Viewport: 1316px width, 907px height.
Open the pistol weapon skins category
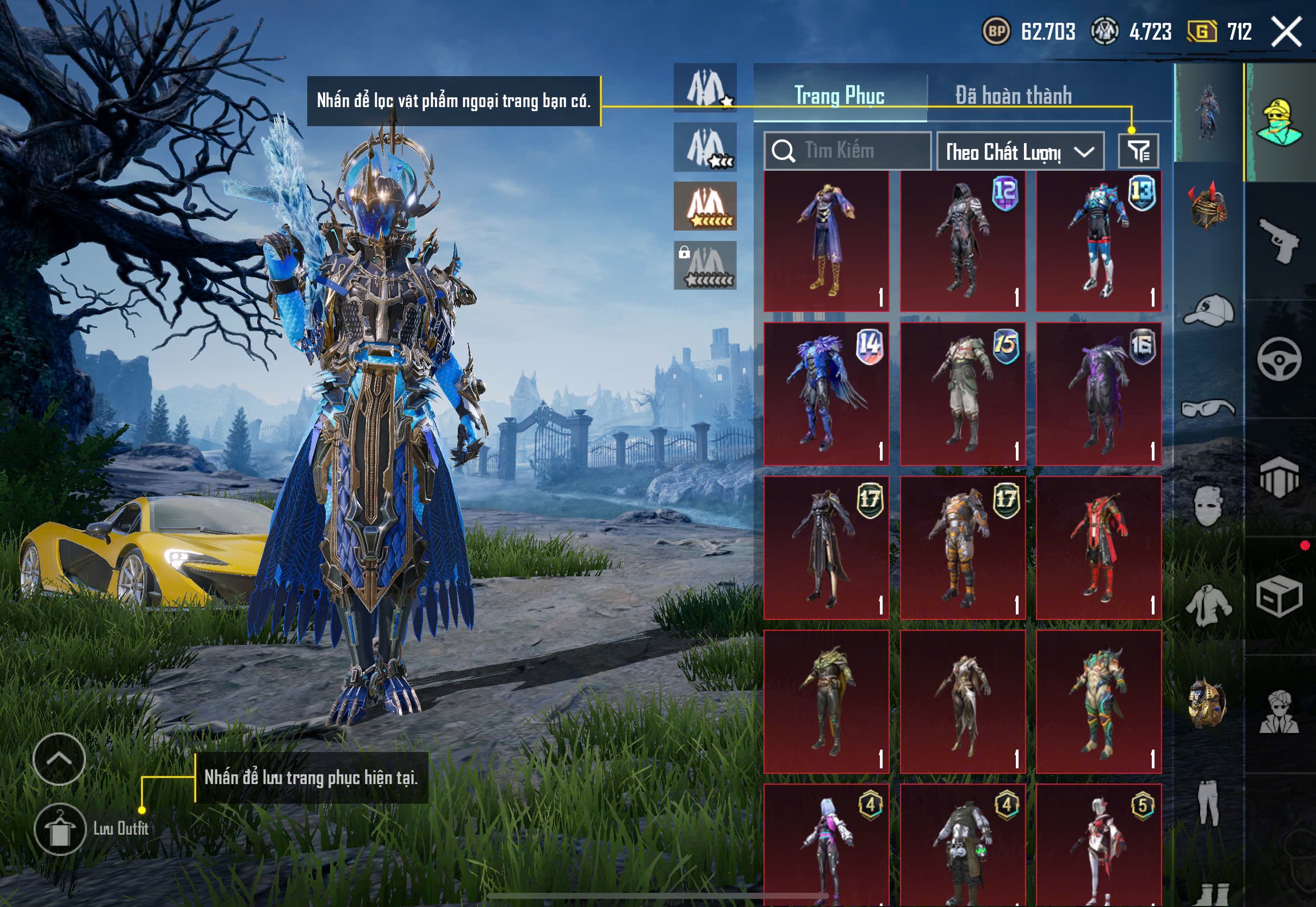pos(1279,241)
